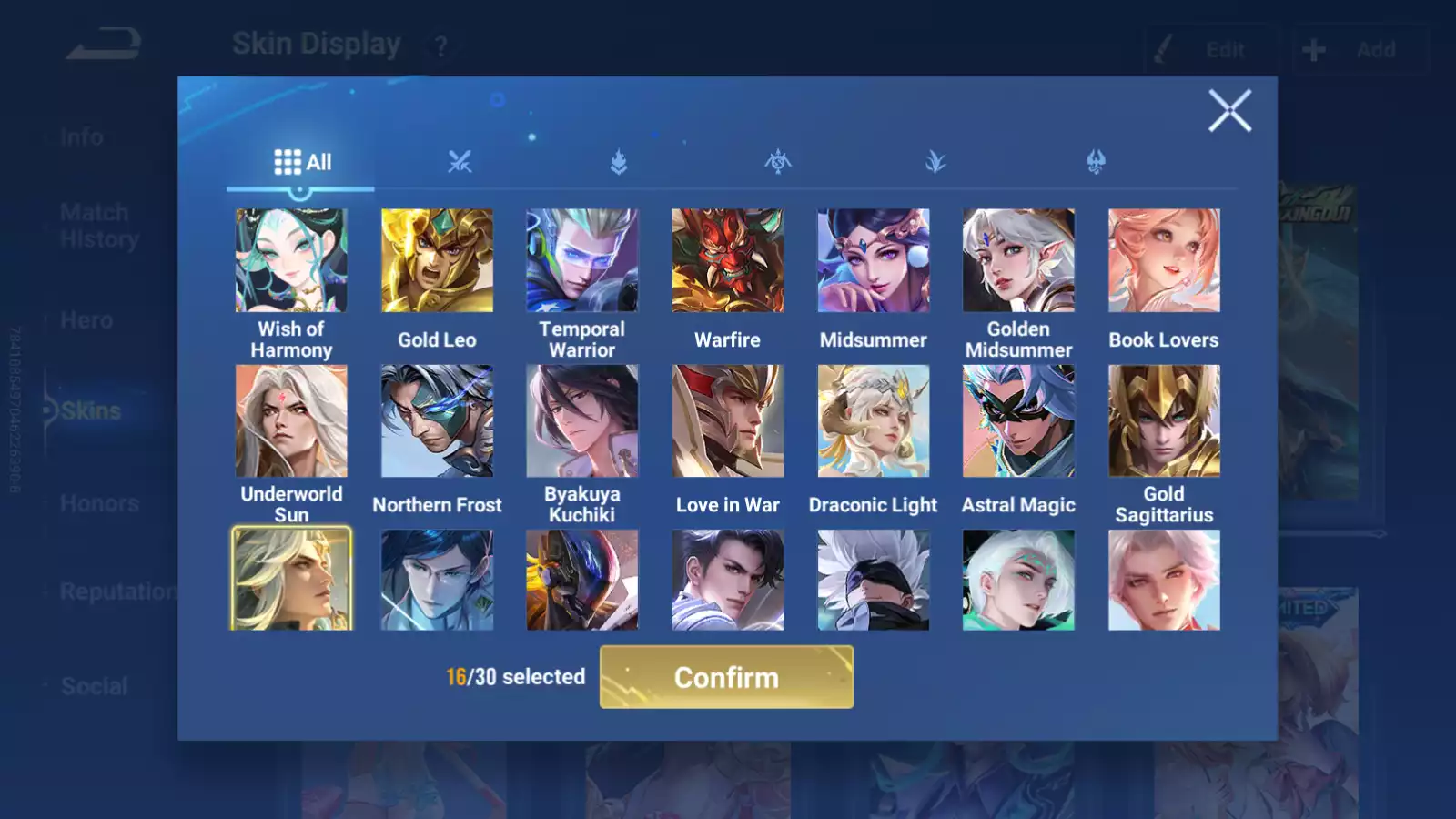Select the Underworld Sun skin
This screenshot has height=819, width=1456.
(x=291, y=421)
